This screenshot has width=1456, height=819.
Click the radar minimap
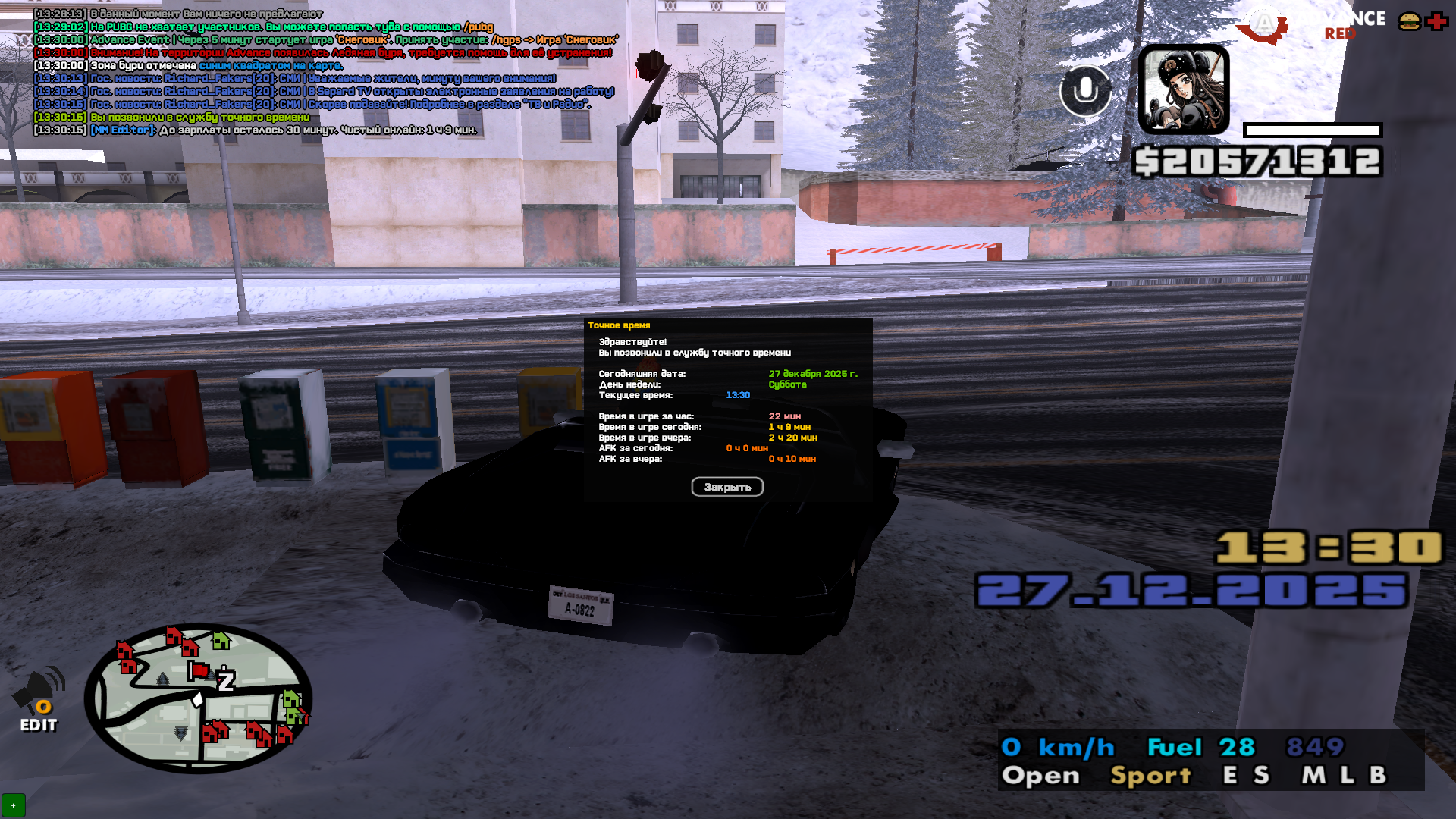pyautogui.click(x=199, y=698)
